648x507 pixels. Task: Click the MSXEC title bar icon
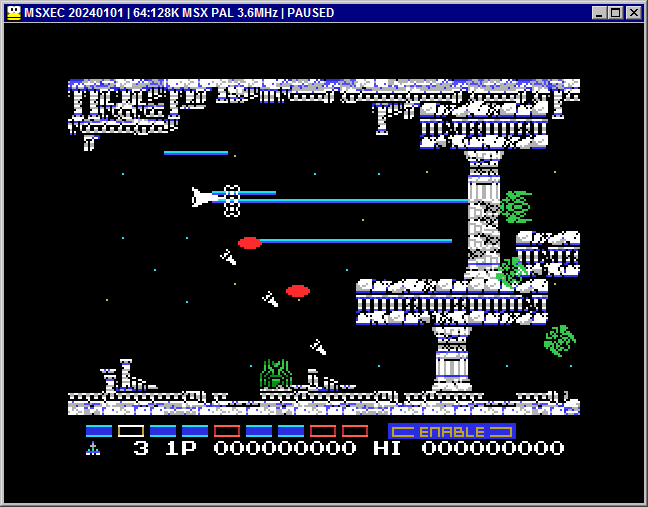coord(14,13)
